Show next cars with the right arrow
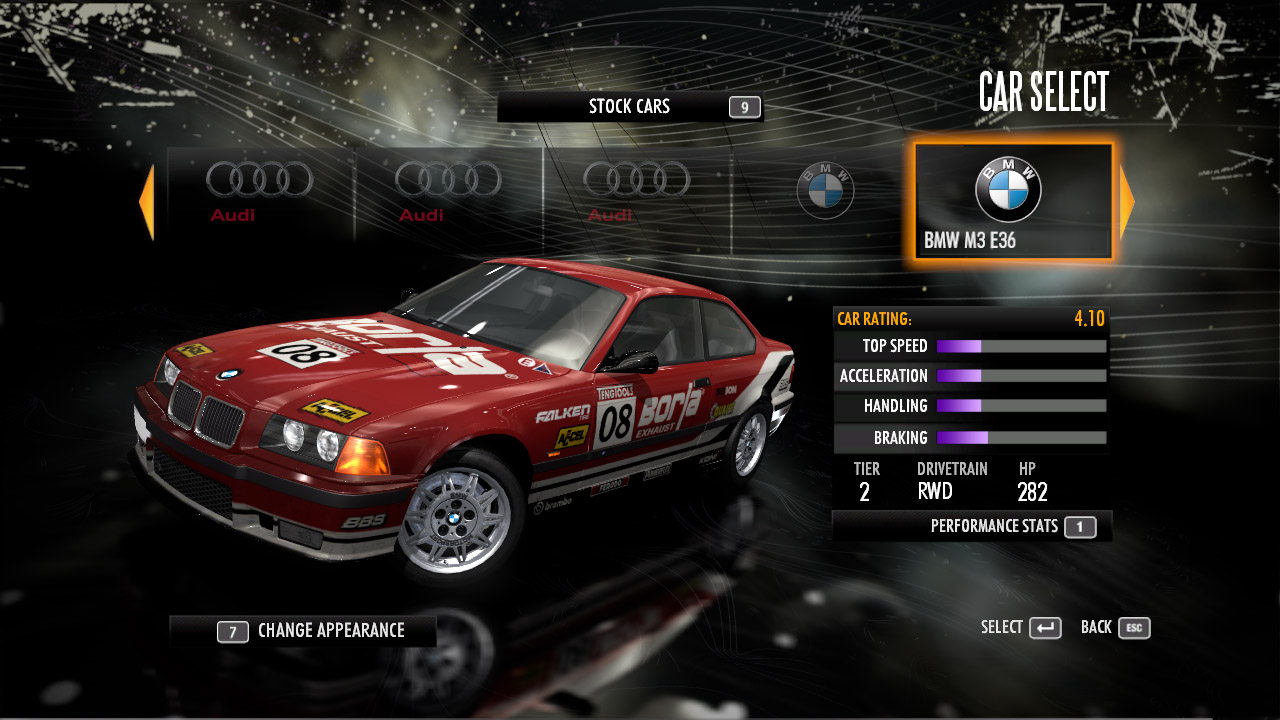 pos(1127,202)
